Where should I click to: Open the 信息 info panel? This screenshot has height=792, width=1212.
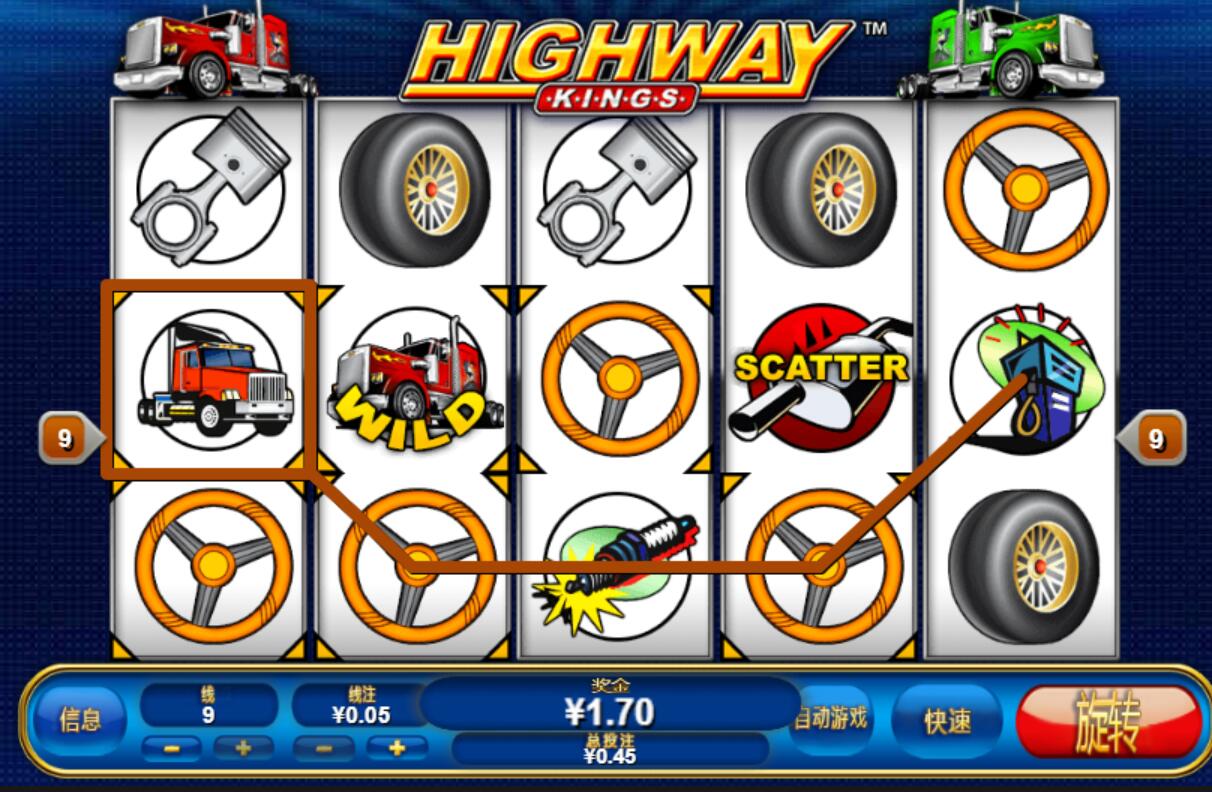79,720
